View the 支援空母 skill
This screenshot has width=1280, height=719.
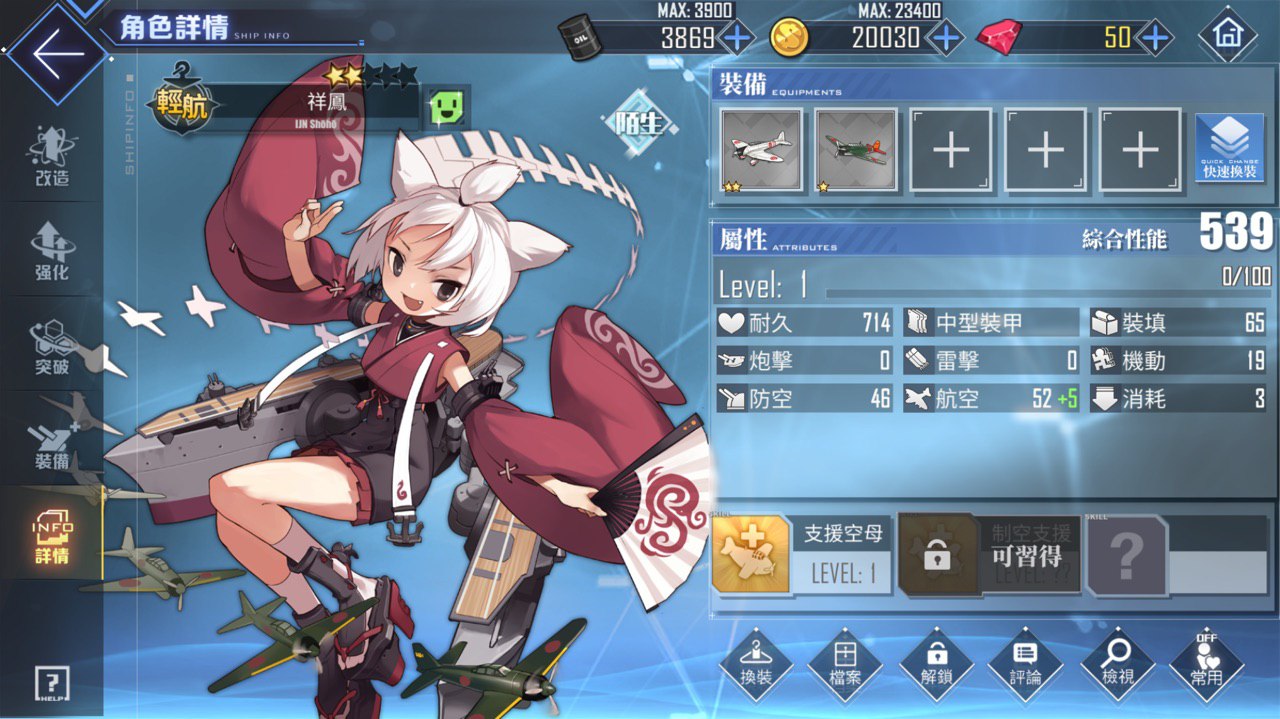[x=752, y=555]
